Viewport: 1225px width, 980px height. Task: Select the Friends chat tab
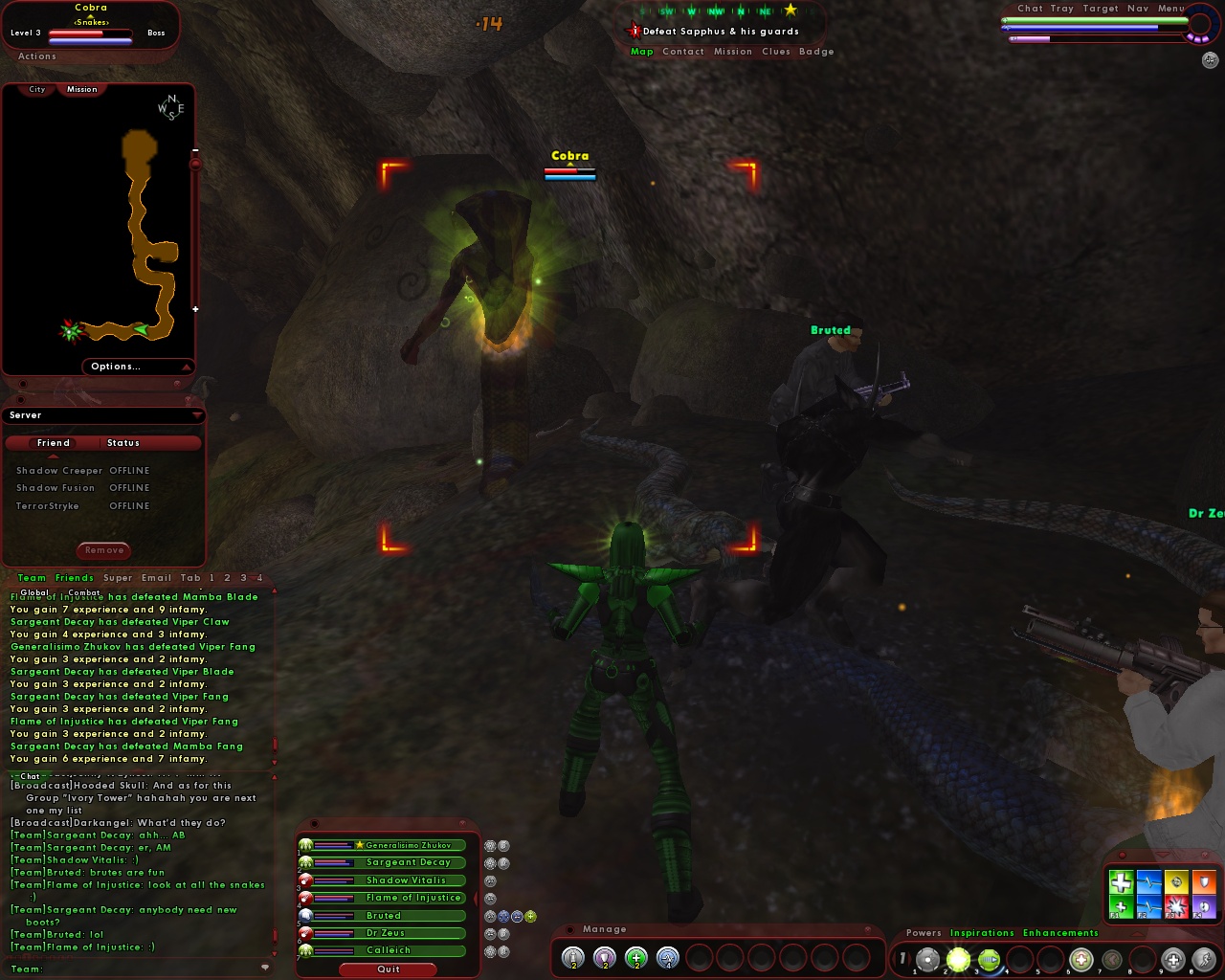pyautogui.click(x=74, y=577)
